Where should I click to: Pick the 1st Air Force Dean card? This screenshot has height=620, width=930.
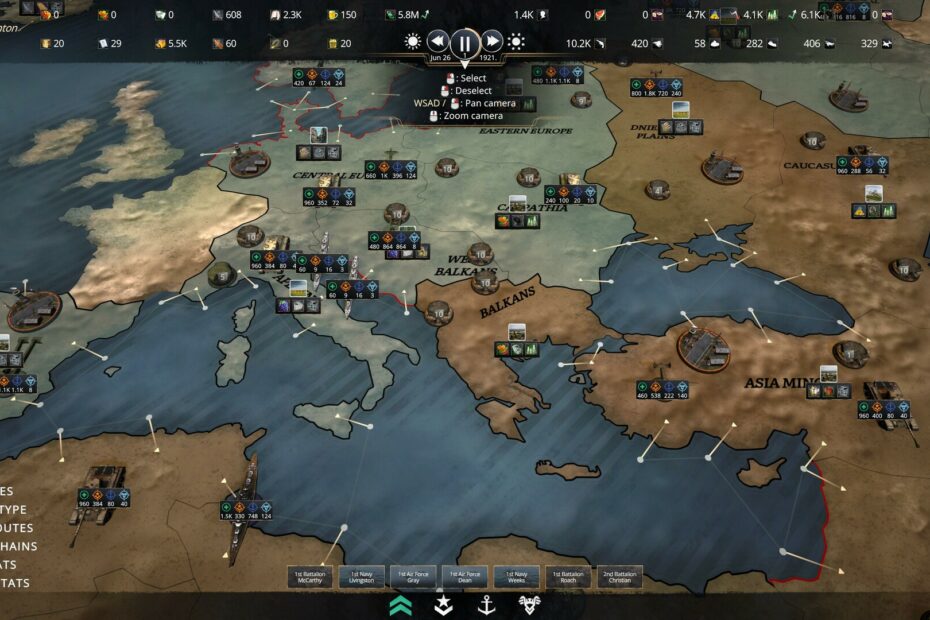coord(465,578)
